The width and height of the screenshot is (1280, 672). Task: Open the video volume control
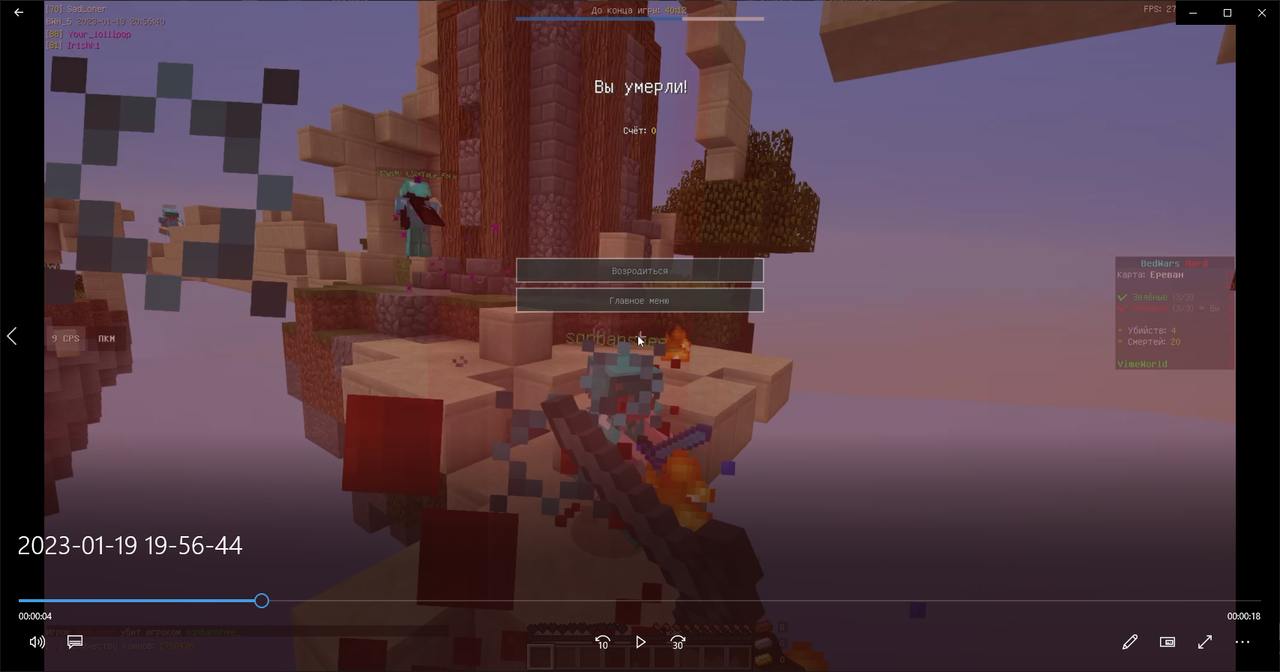click(37, 642)
